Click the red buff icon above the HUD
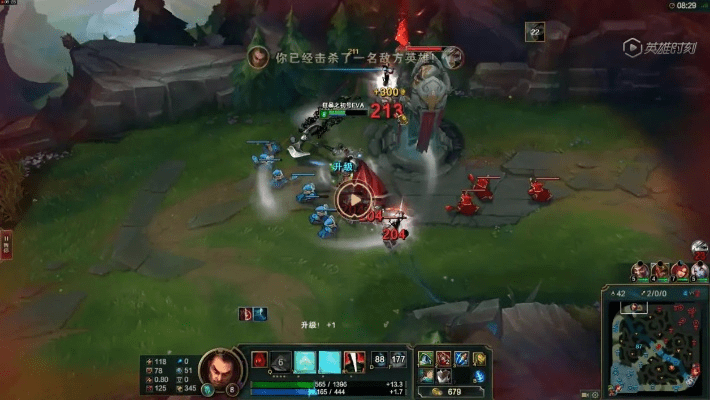710x400 pixels. click(245, 314)
